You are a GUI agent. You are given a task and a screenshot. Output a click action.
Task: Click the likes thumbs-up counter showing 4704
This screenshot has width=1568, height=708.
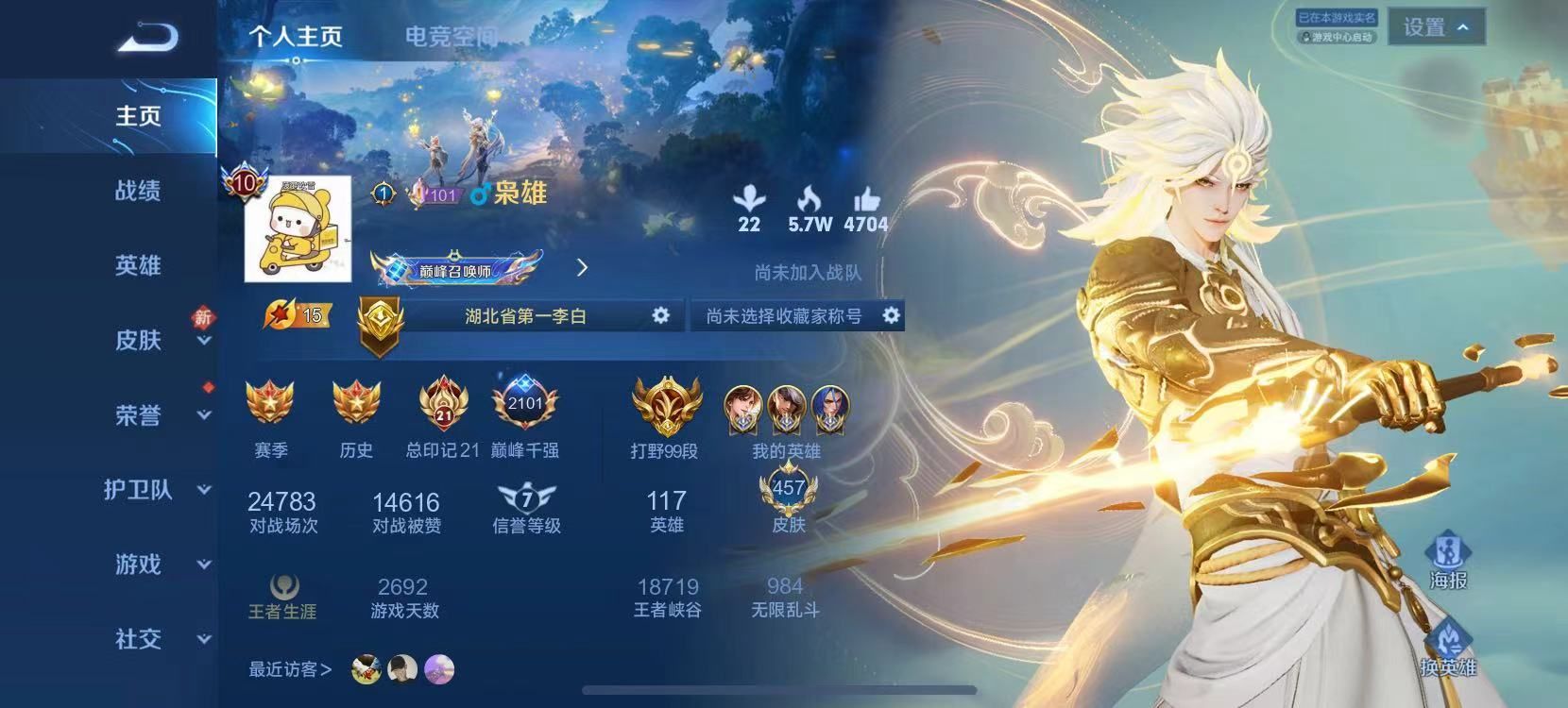coord(866,210)
